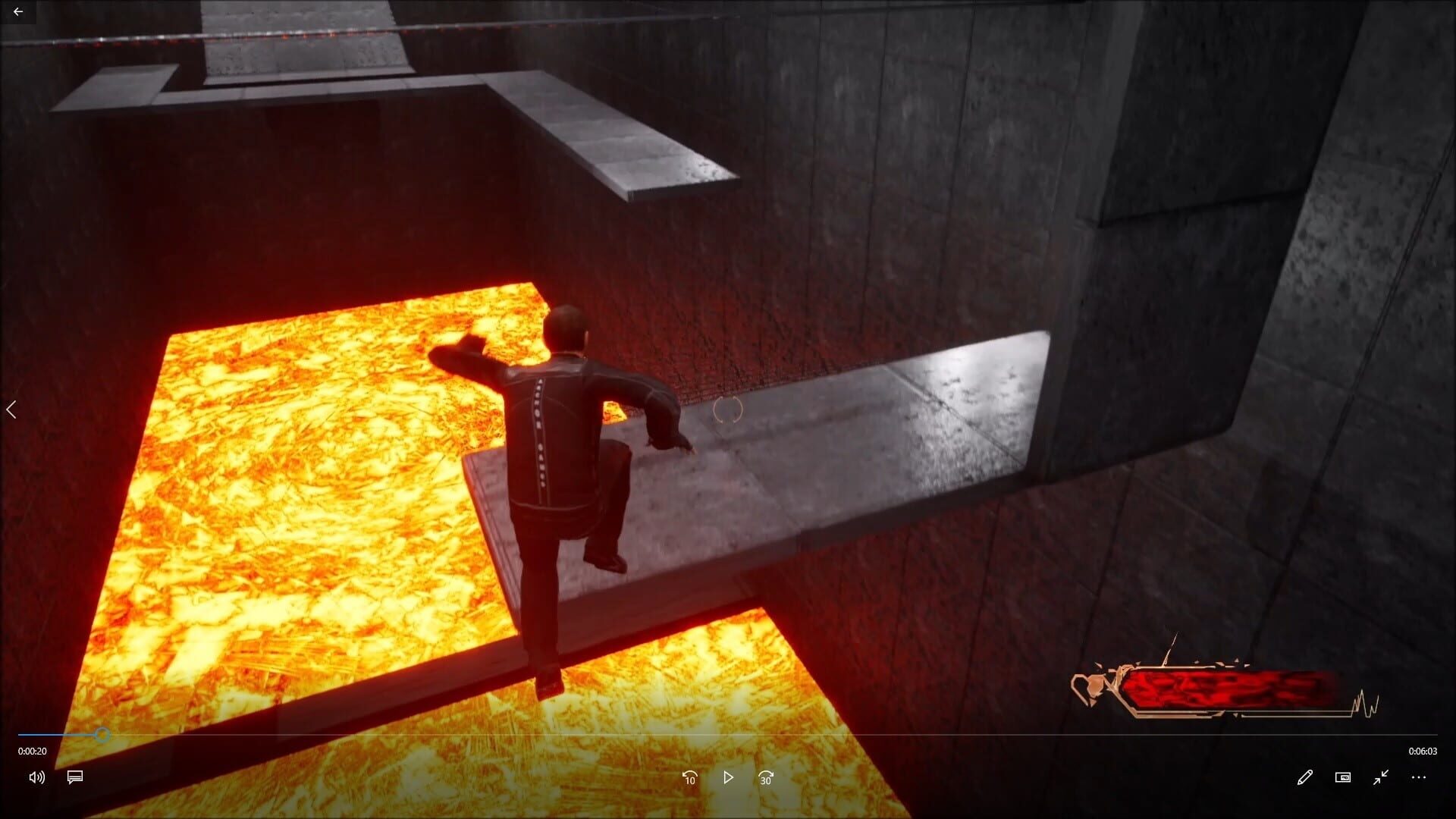Screen dimensions: 1456x819
Task: Skip forward 30 seconds
Action: tap(764, 777)
